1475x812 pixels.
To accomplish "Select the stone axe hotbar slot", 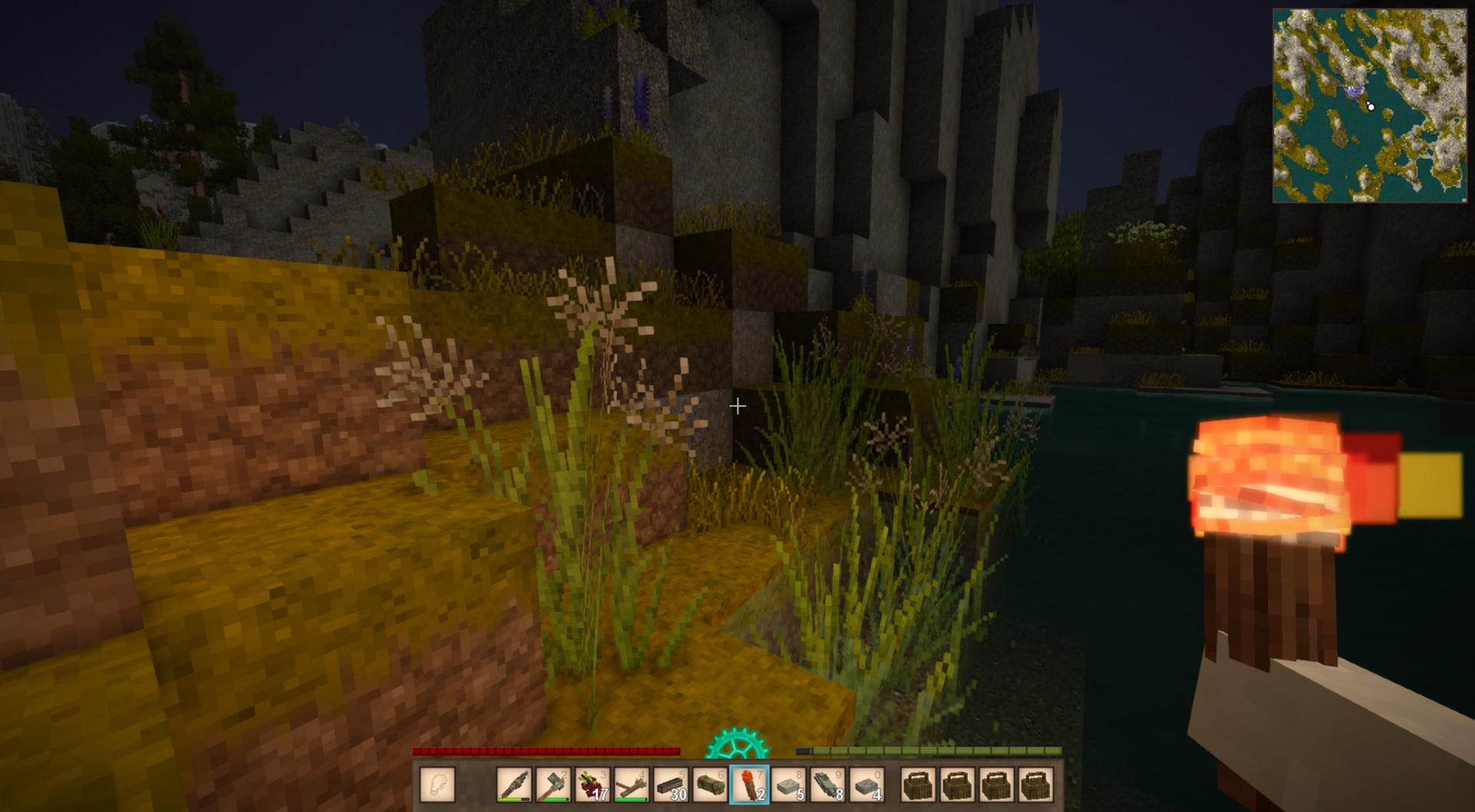I will coord(553,784).
